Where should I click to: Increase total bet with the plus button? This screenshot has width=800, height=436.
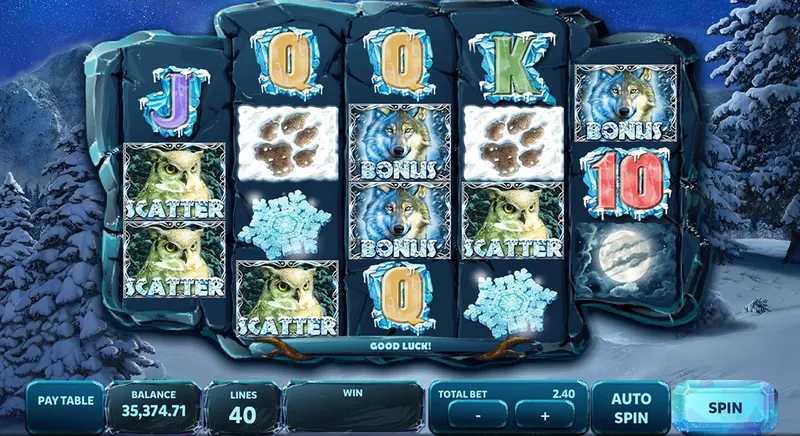coord(546,414)
